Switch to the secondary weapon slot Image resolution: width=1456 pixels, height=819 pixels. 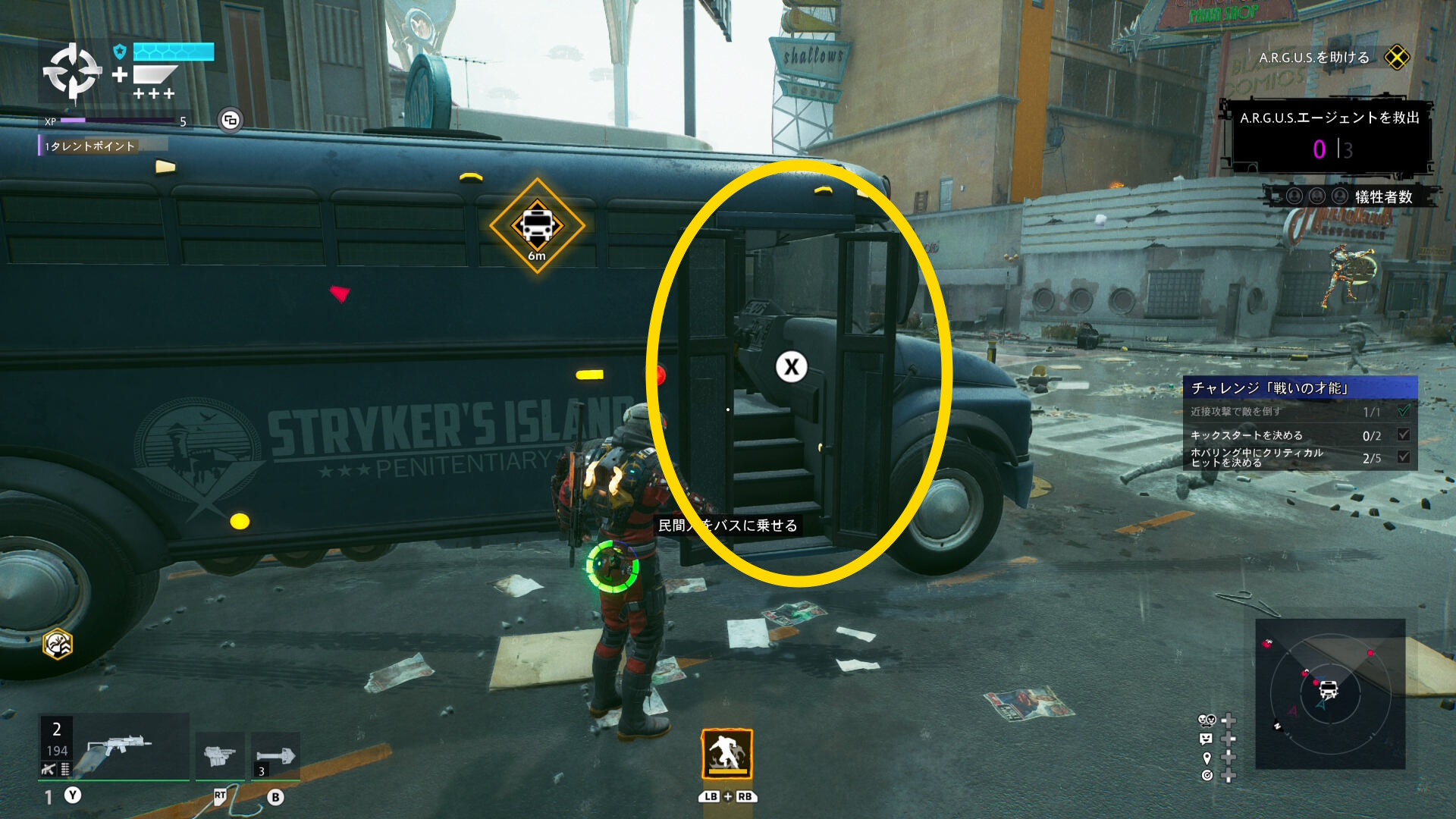[x=220, y=755]
